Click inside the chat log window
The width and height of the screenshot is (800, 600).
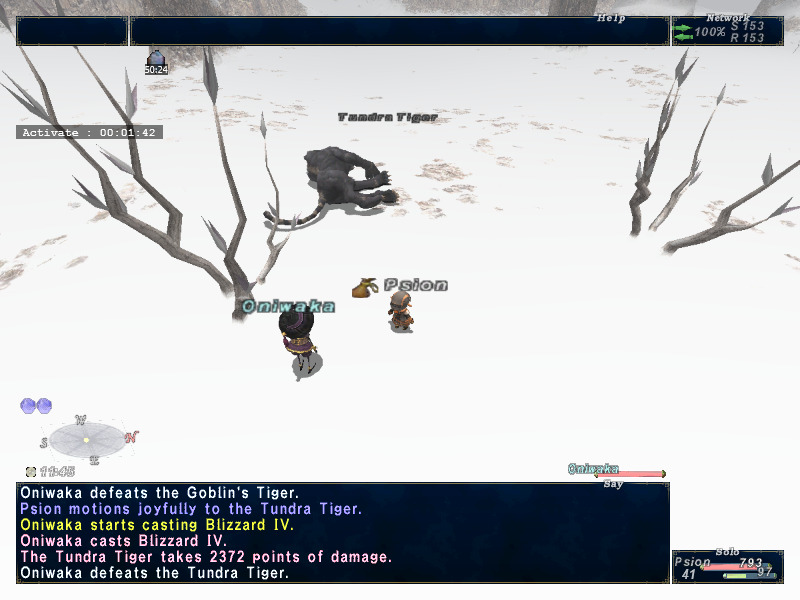(x=342, y=533)
